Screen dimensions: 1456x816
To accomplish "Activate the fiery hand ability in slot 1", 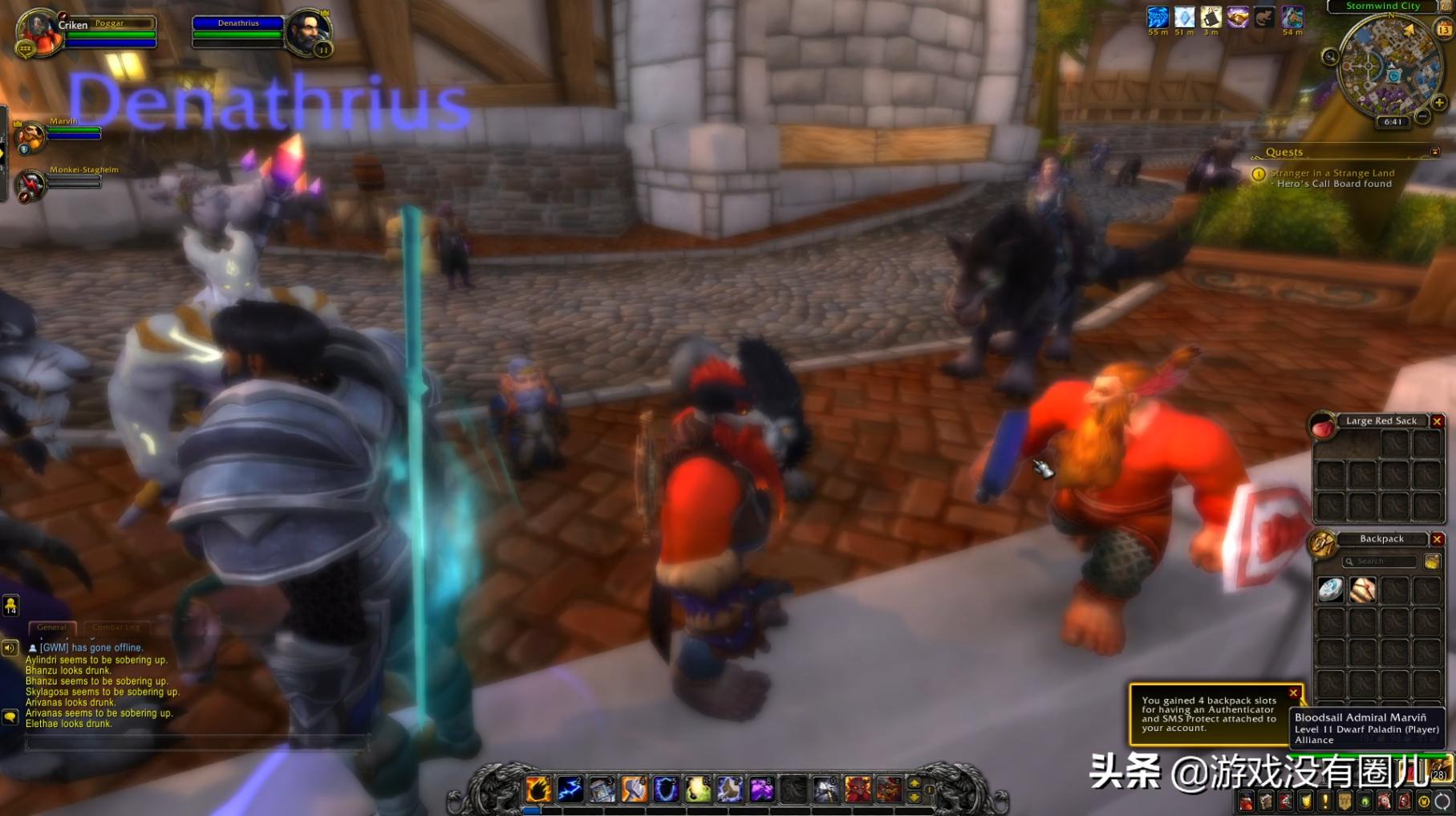I will point(538,790).
